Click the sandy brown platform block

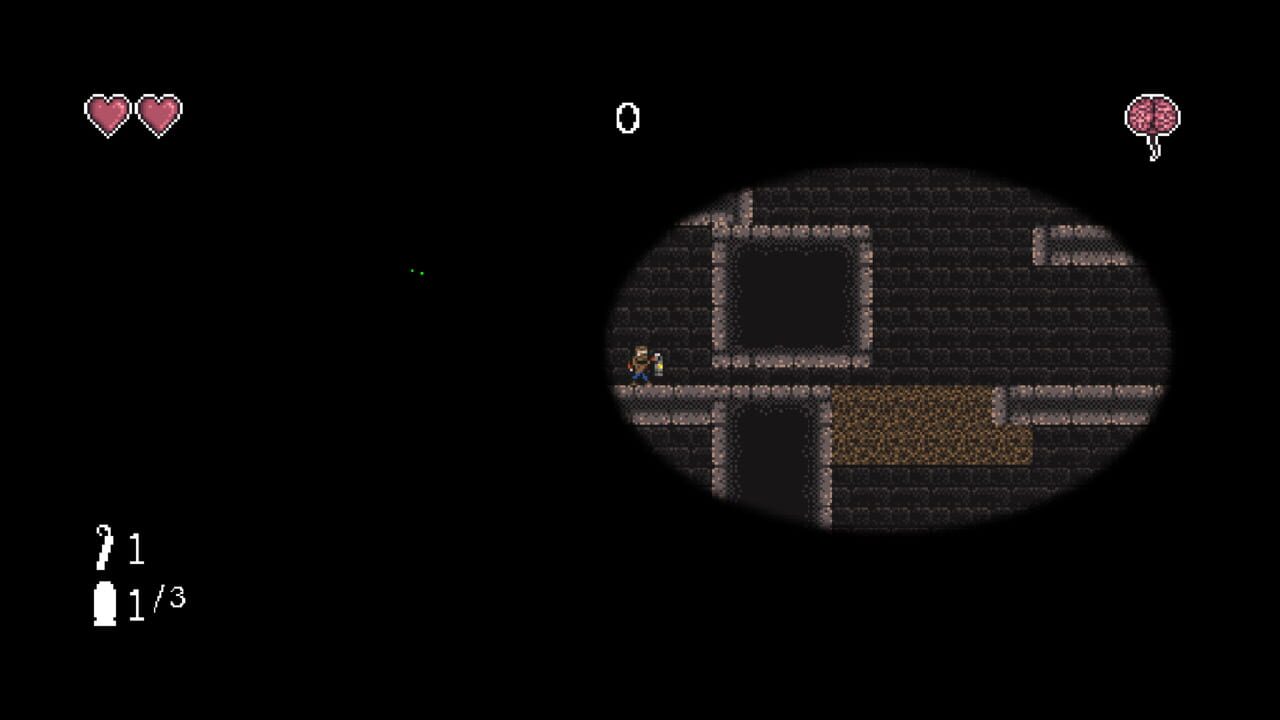(x=930, y=425)
